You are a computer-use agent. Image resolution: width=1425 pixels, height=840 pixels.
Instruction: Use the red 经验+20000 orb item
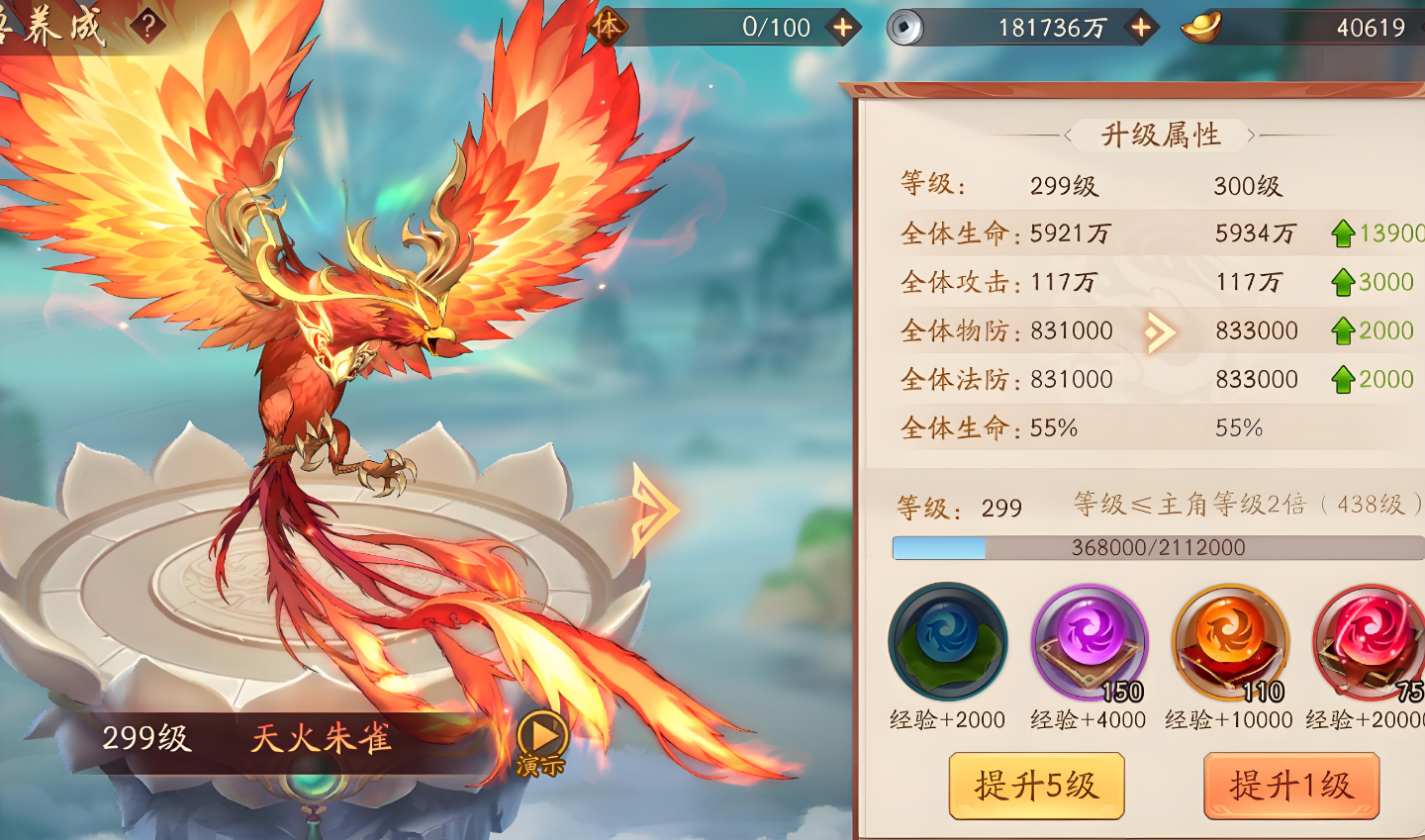point(1370,642)
